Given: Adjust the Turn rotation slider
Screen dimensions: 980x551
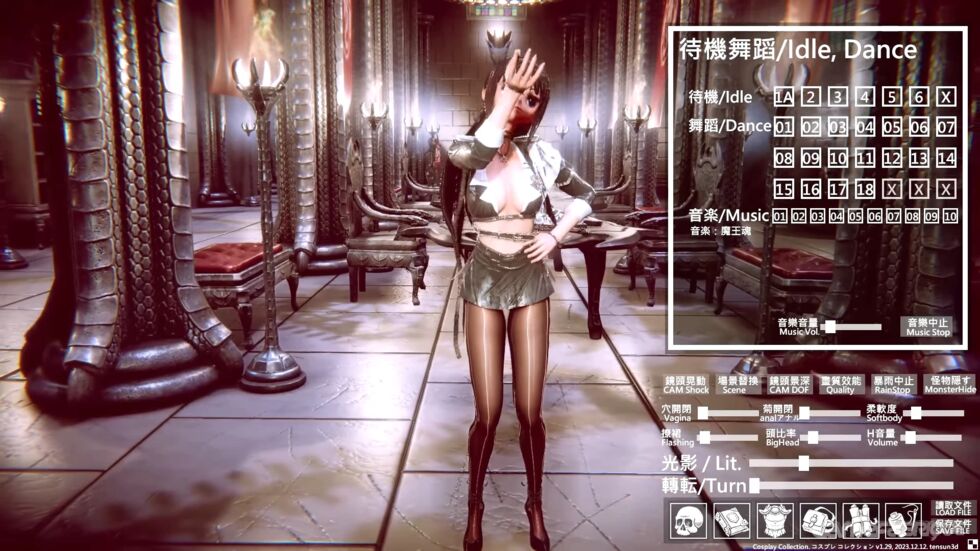Looking at the screenshot, I should coord(755,486).
